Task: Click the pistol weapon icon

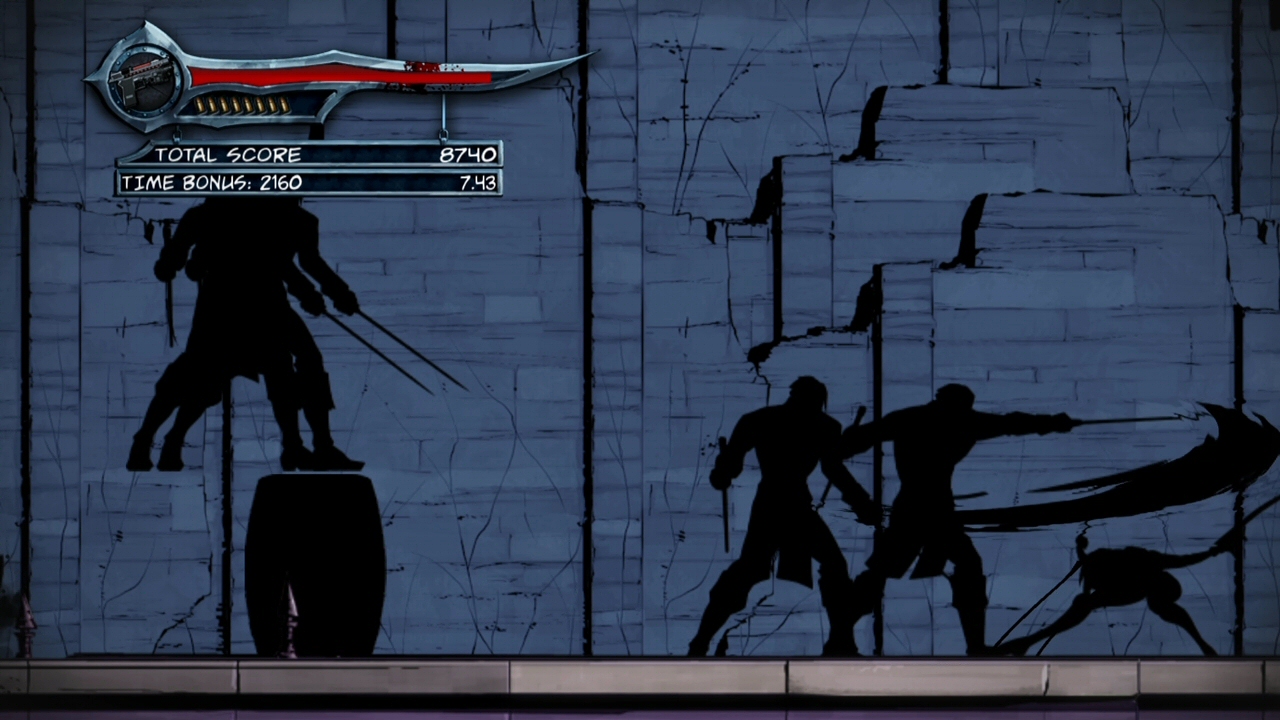Action: pos(144,79)
